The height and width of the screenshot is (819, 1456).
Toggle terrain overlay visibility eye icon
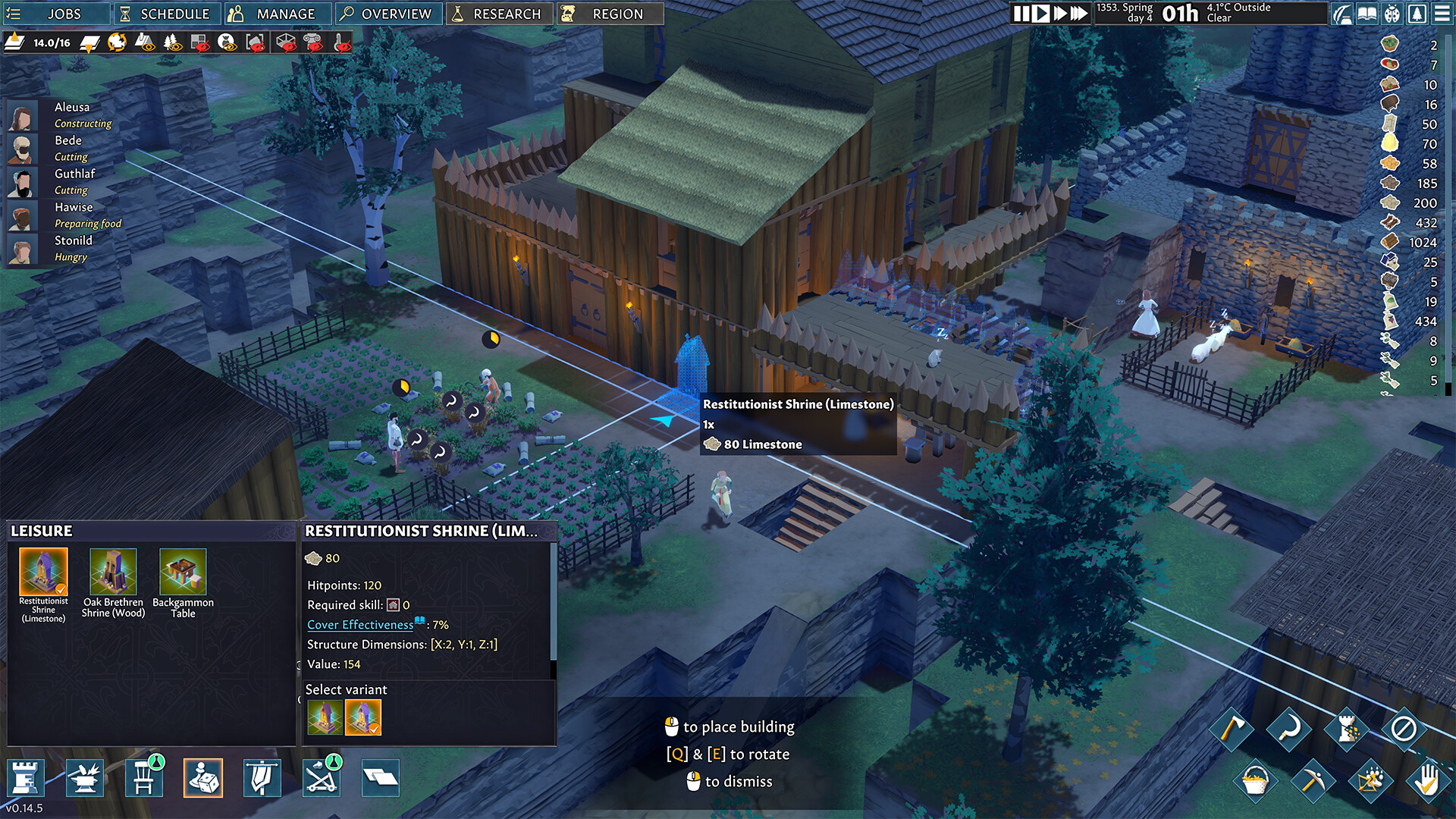pyautogui.click(x=146, y=42)
